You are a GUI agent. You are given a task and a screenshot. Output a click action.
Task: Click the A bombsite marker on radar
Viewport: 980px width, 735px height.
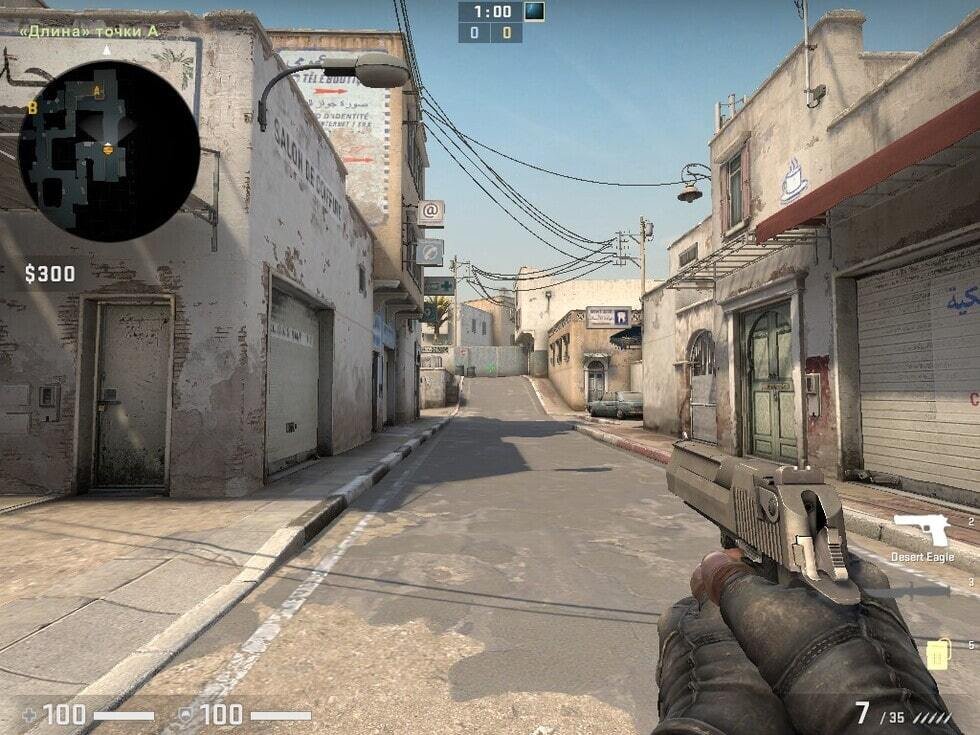97,92
